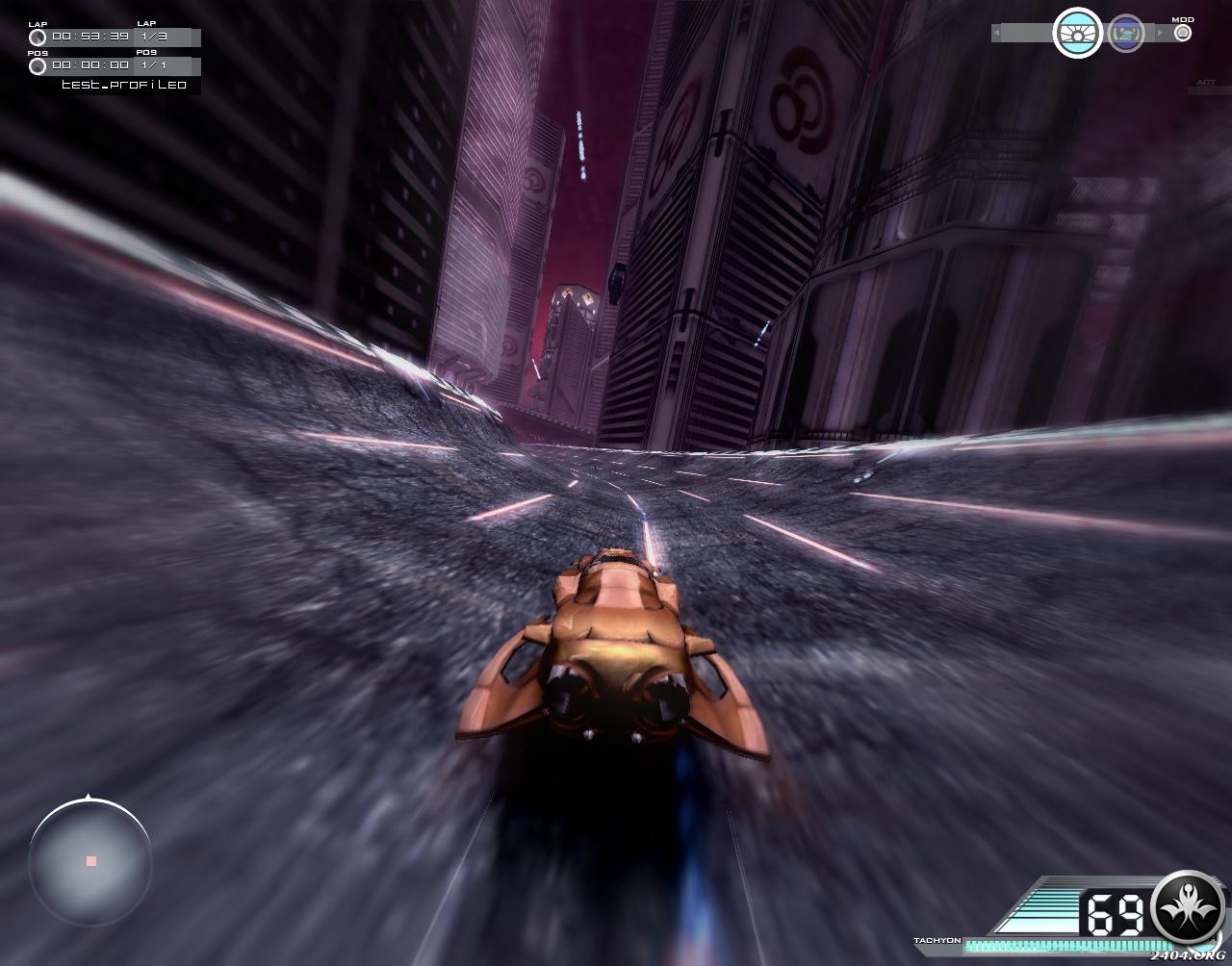
Task: Select the highlighted cyan steering-wheel item icon
Action: [x=1077, y=34]
